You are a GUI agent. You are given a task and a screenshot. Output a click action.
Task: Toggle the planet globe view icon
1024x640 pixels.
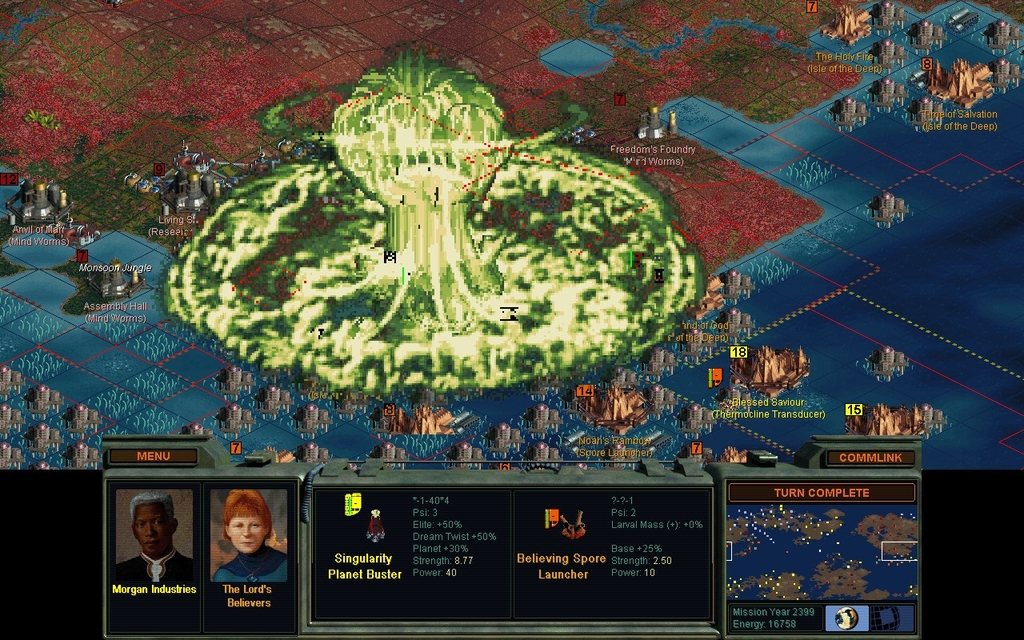pyautogui.click(x=846, y=617)
